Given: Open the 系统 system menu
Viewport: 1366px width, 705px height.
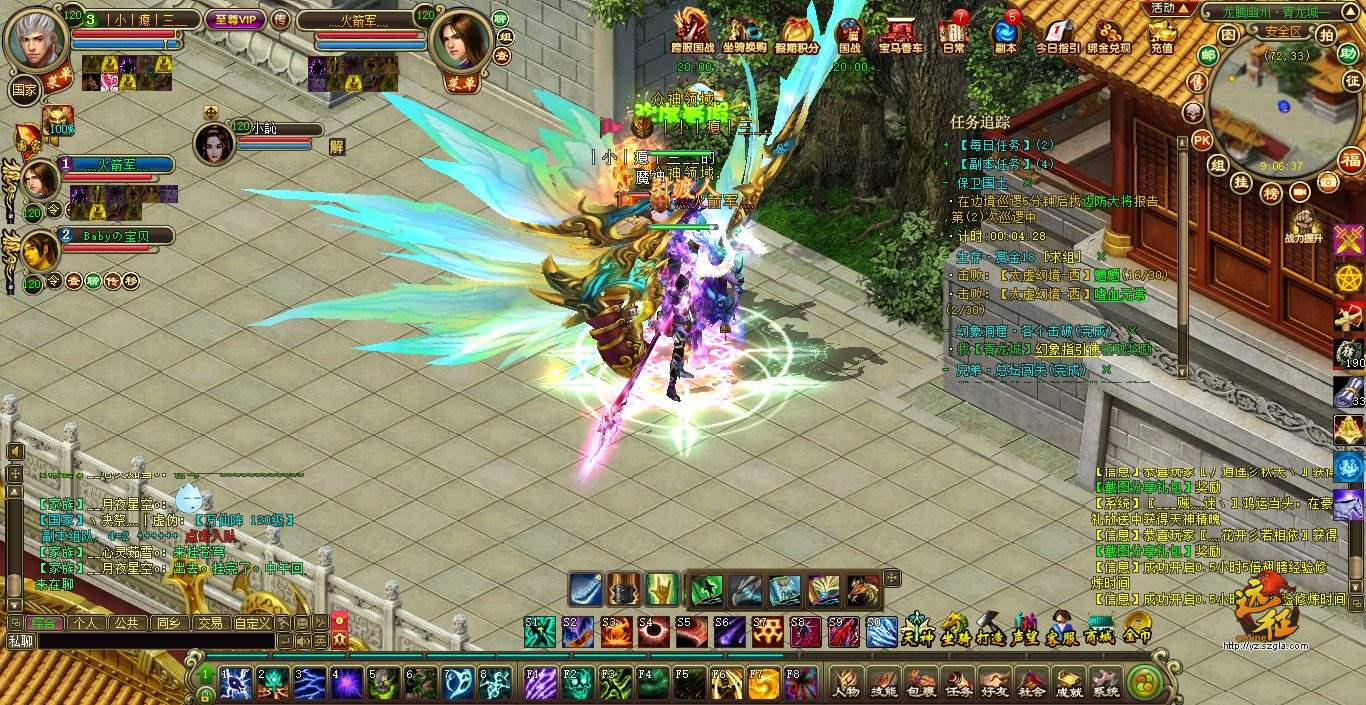Looking at the screenshot, I should tap(1105, 682).
